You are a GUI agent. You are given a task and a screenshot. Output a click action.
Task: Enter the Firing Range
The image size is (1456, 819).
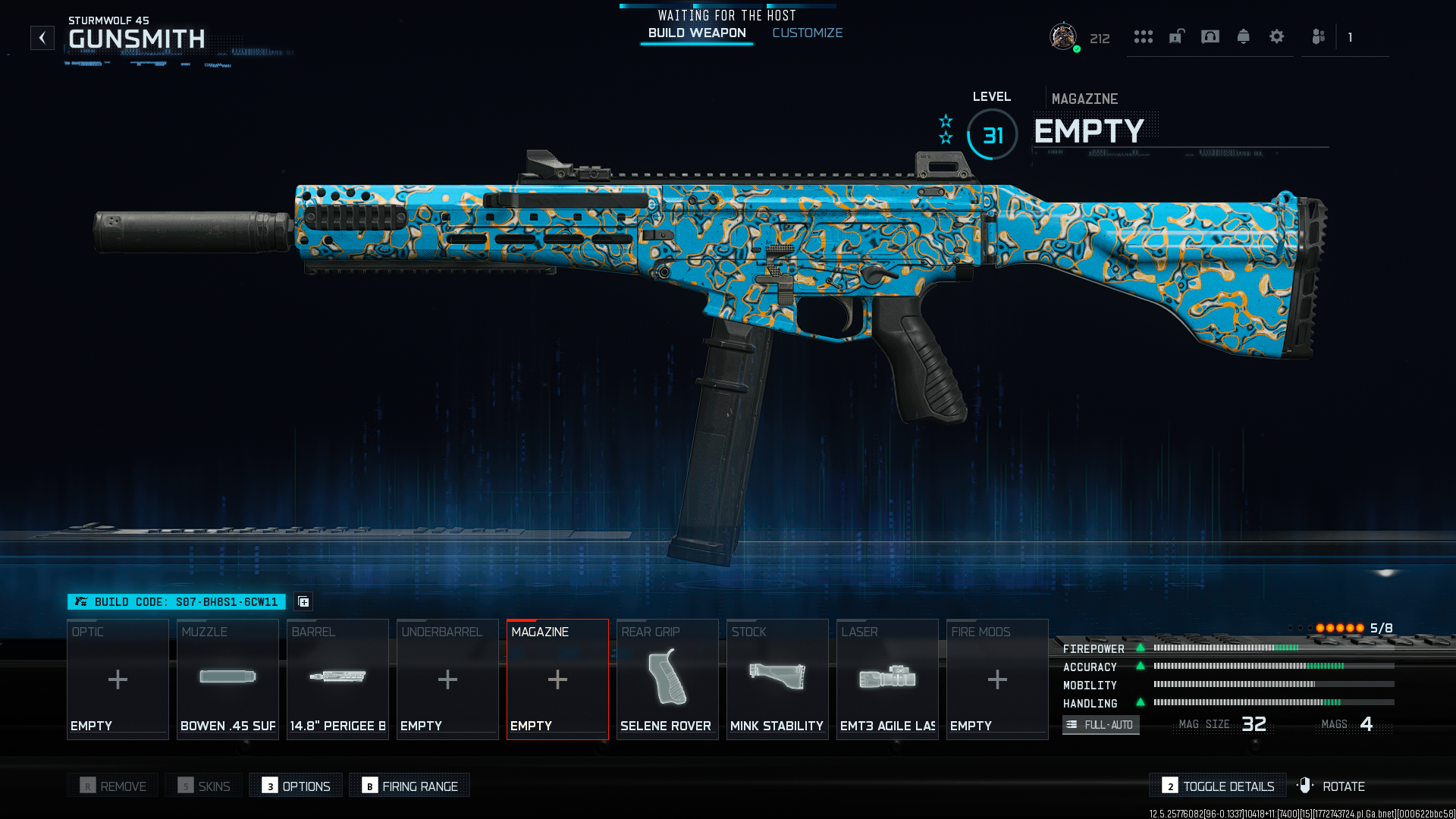tap(409, 786)
